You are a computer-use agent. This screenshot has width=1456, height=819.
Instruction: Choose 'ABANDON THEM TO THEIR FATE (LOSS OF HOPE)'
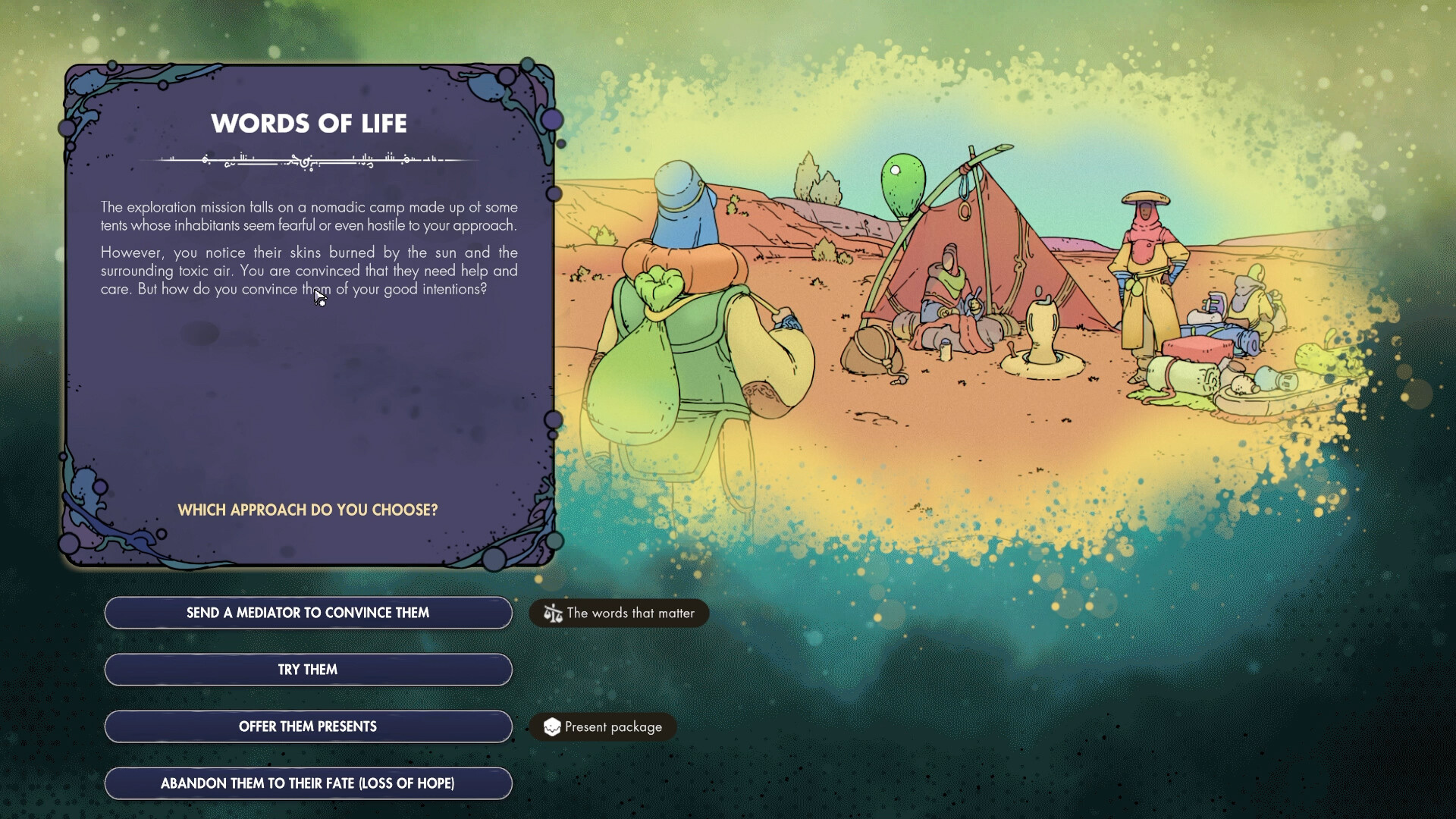pos(307,783)
